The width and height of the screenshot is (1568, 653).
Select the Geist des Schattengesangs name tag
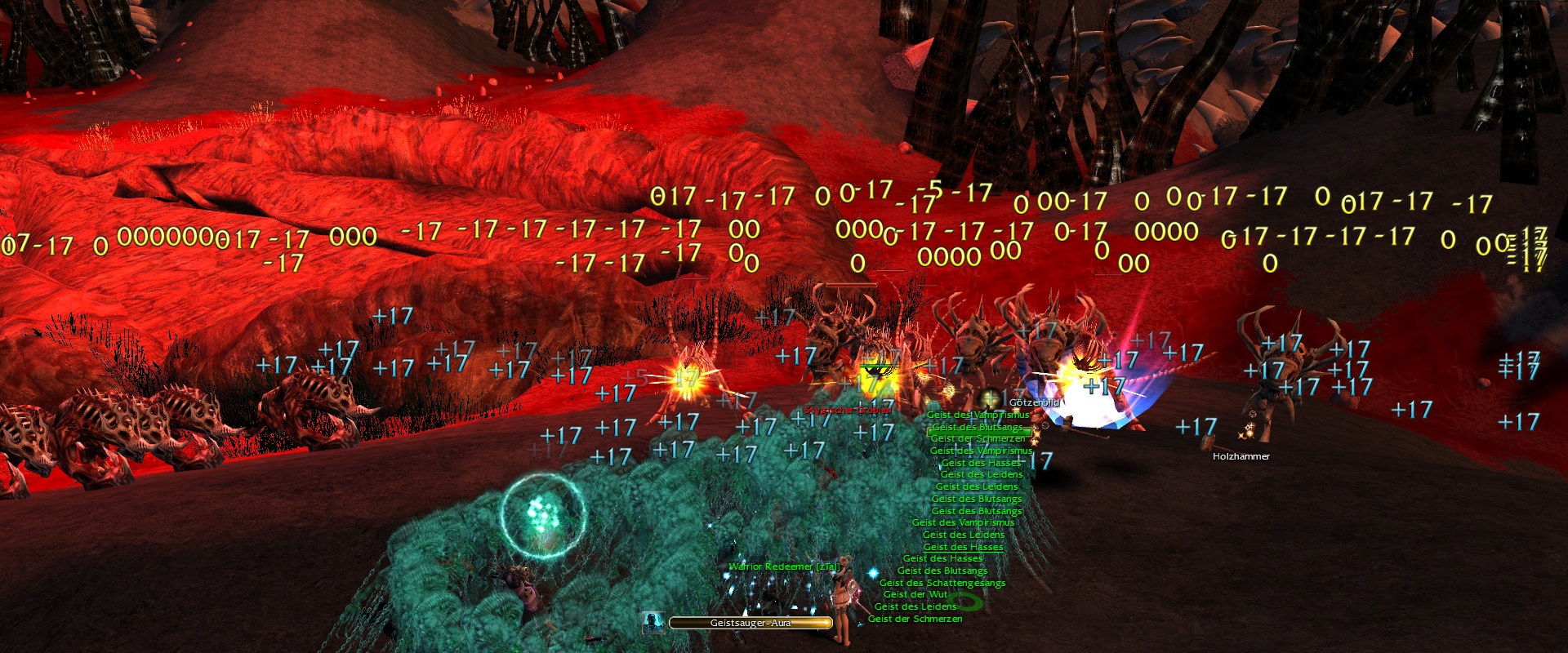coord(942,583)
